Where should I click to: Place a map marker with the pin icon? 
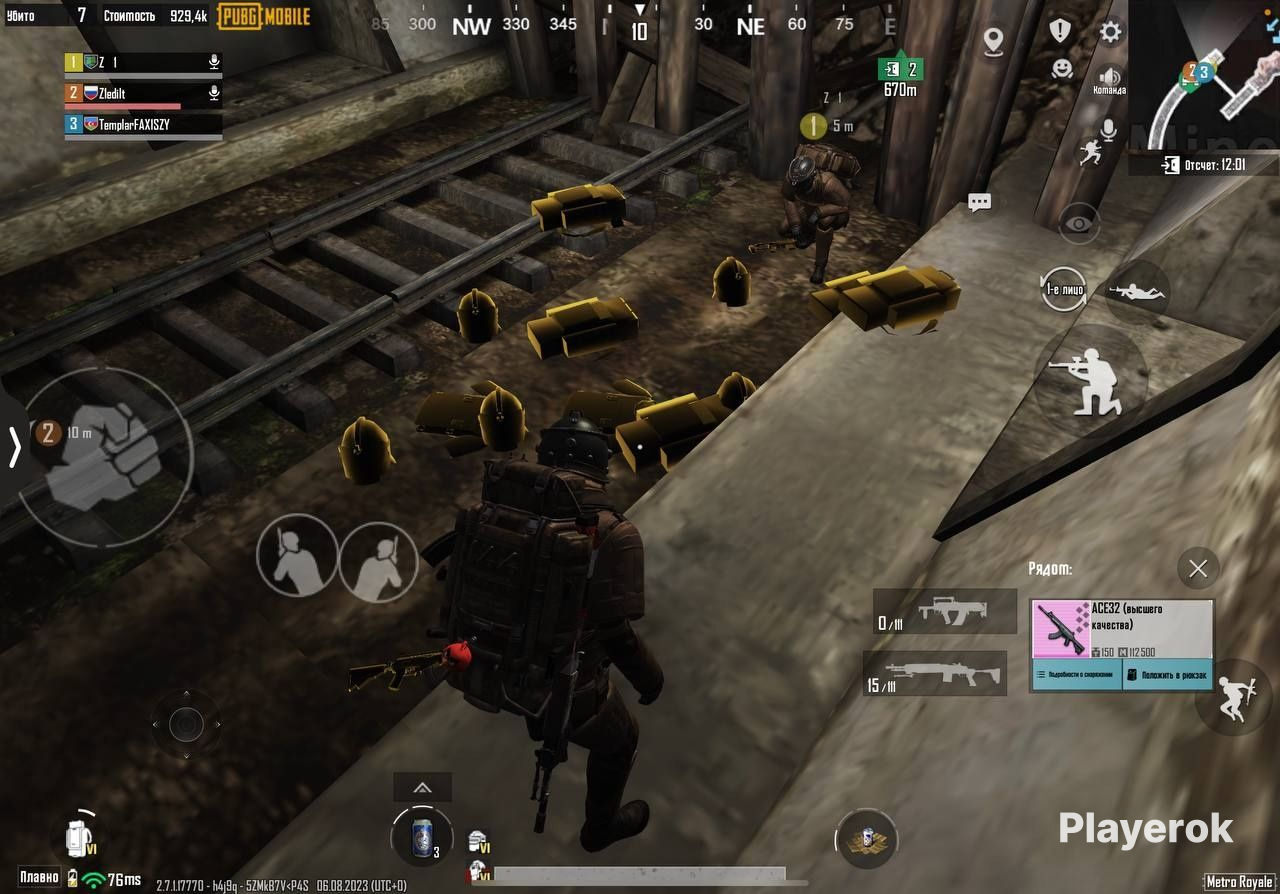(x=993, y=41)
